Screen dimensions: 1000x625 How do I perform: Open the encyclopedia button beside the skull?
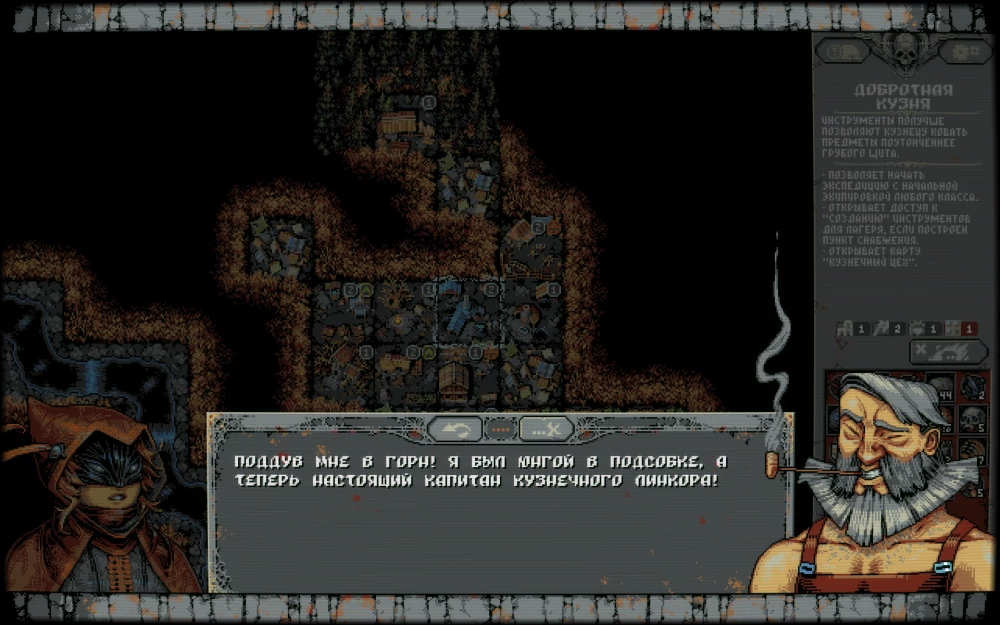pos(843,51)
